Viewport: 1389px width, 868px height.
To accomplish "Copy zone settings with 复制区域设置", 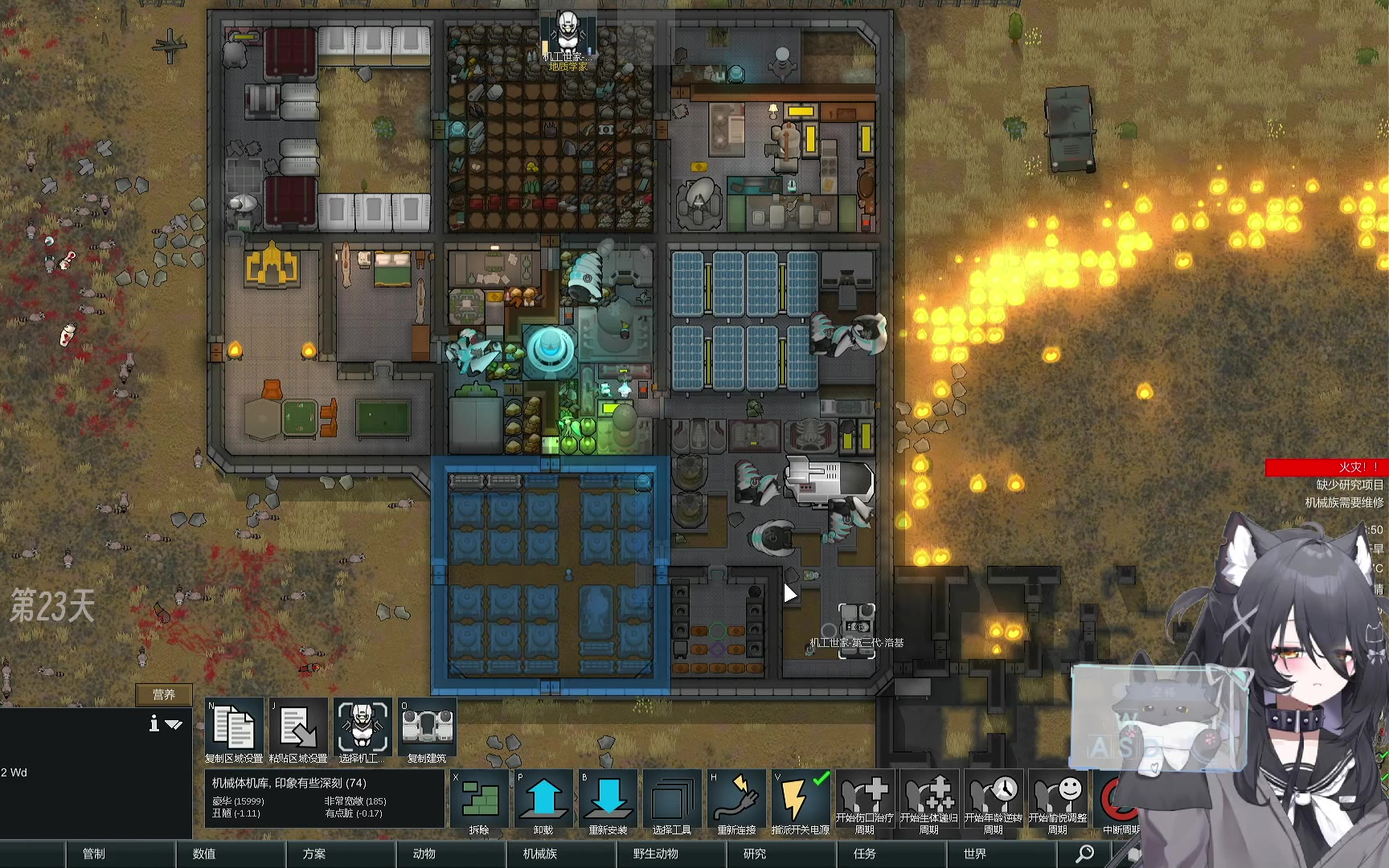I will pos(234,730).
